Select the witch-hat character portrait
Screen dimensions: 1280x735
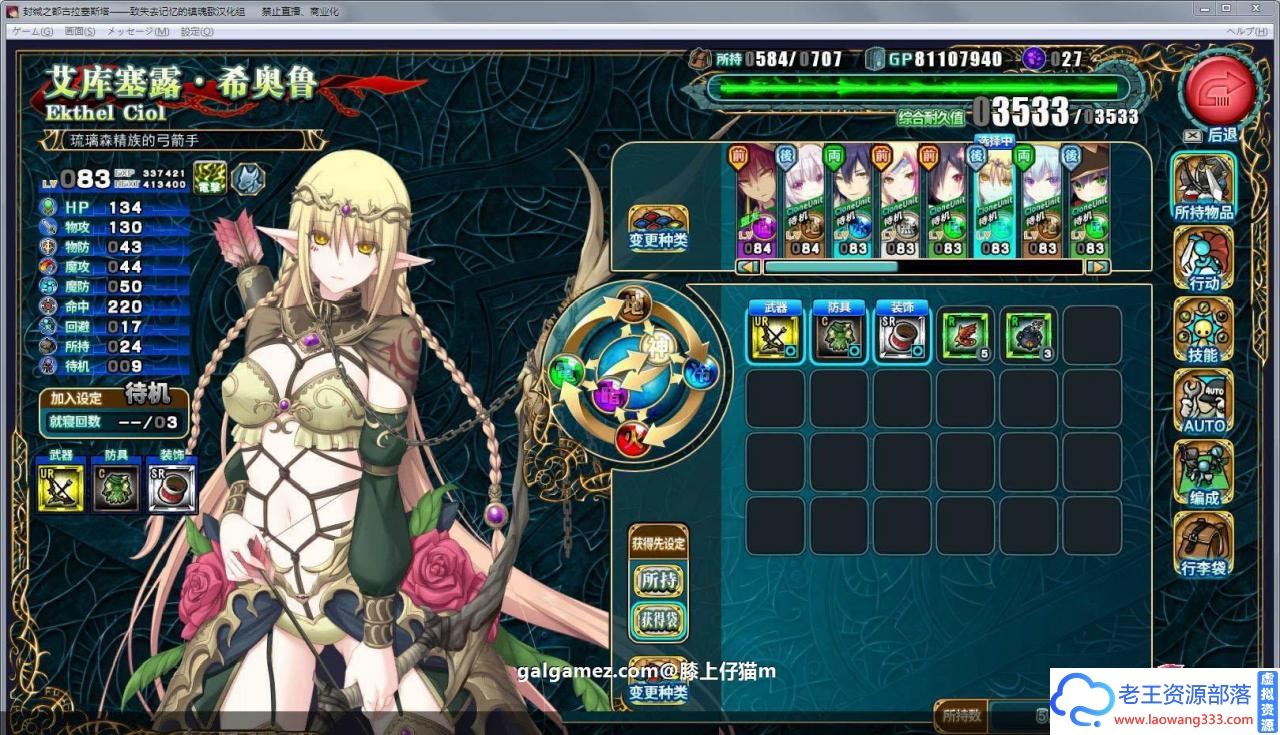(1089, 202)
